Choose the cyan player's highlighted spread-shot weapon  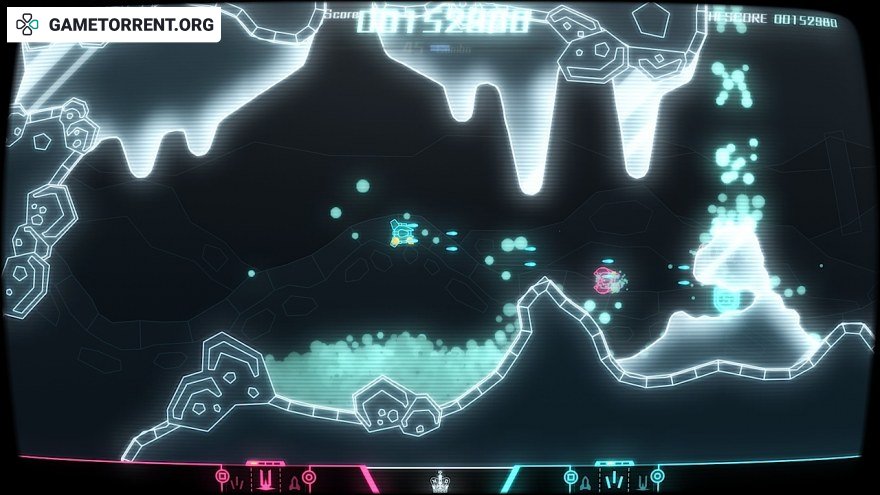(613, 481)
